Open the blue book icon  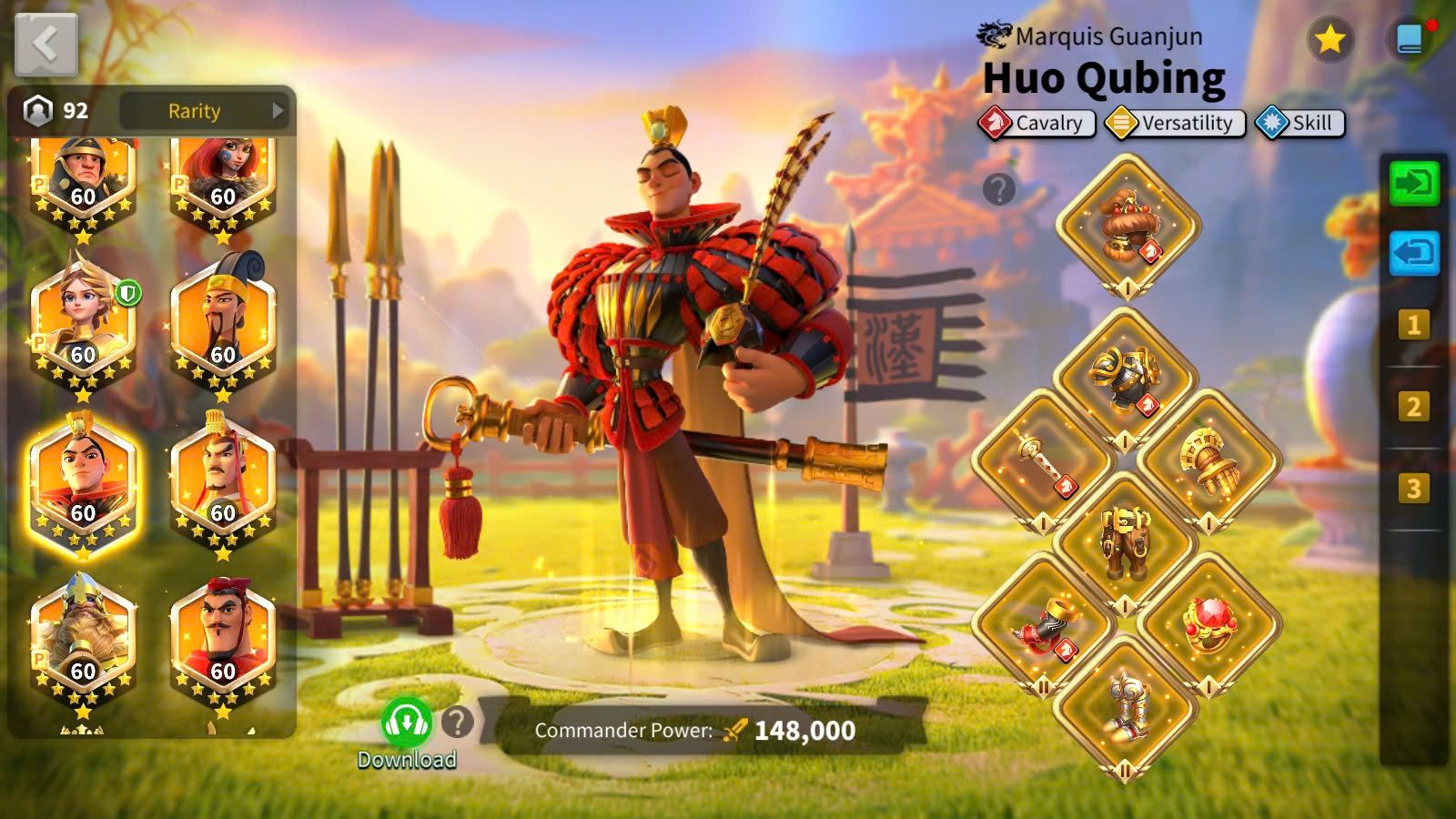(x=1410, y=39)
